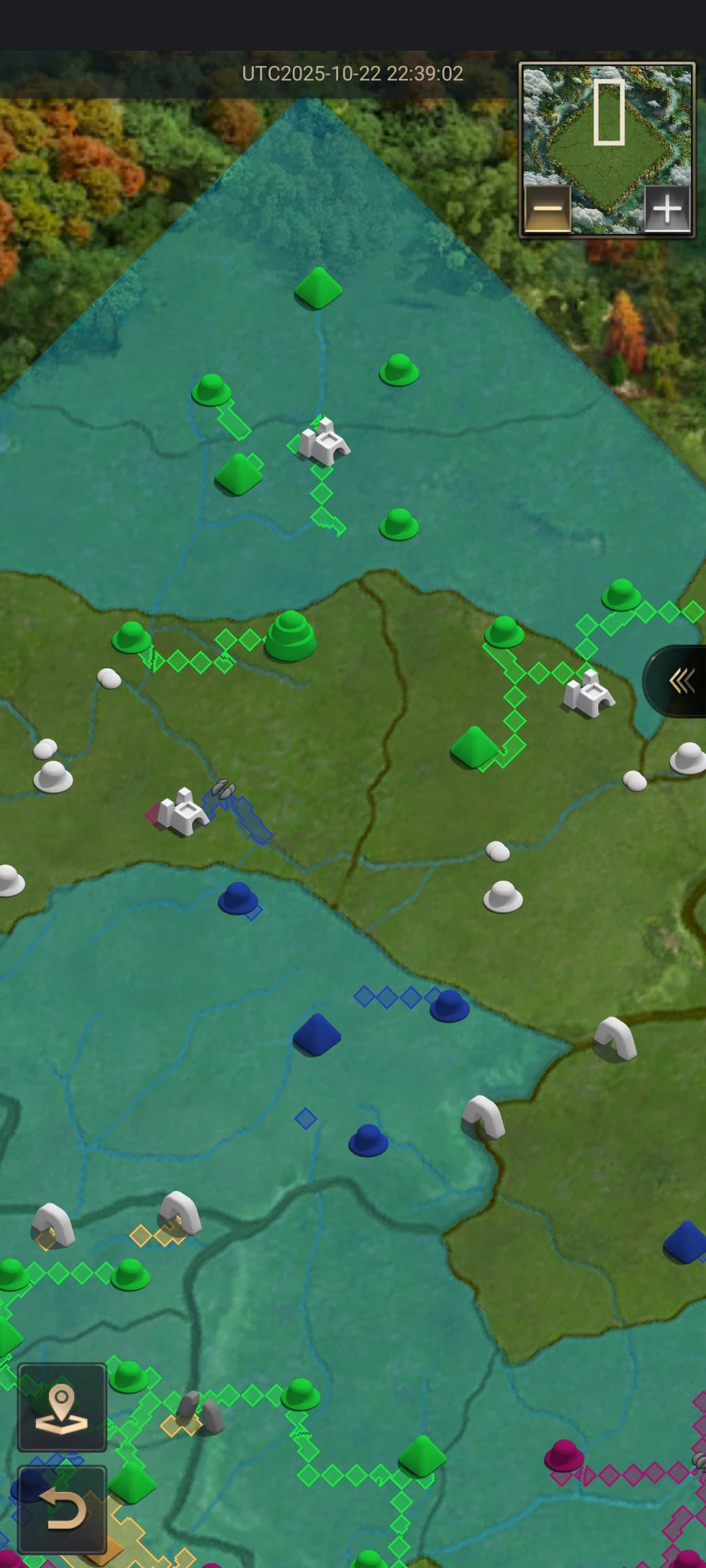Click the minimap overview thumbnail

[607, 131]
